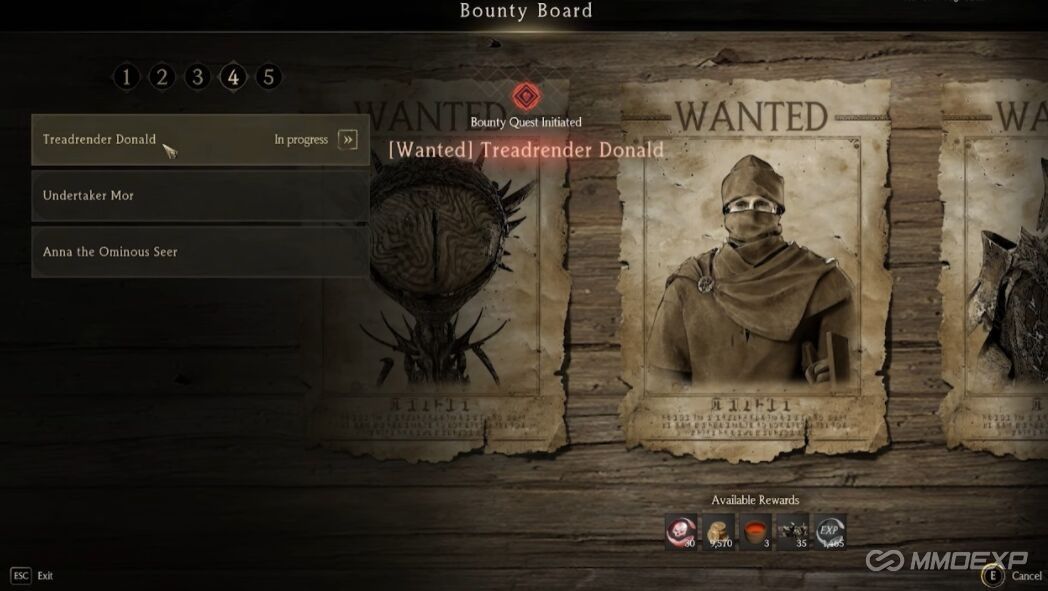Go to bounty page 3

coord(197,77)
